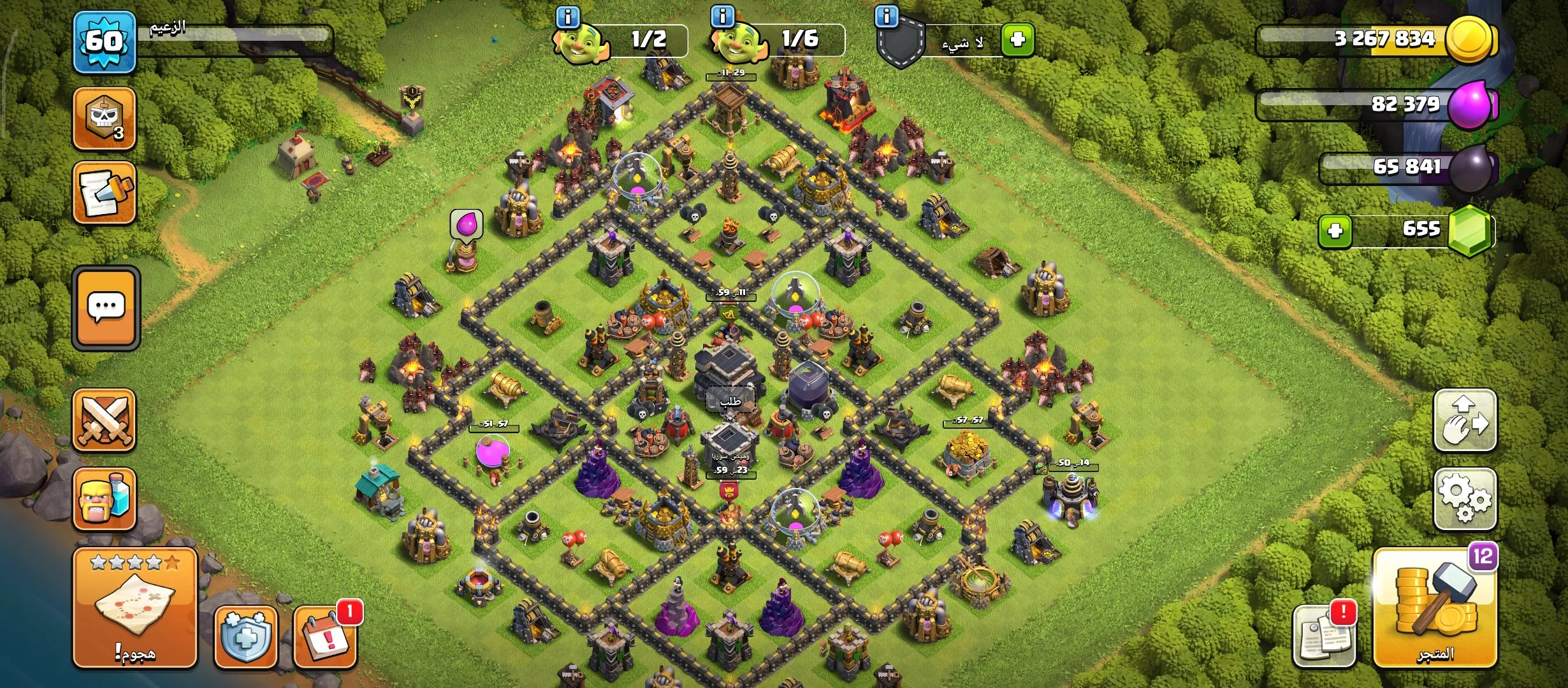
Task: Tap the clan castle request bubble
Action: [730, 401]
